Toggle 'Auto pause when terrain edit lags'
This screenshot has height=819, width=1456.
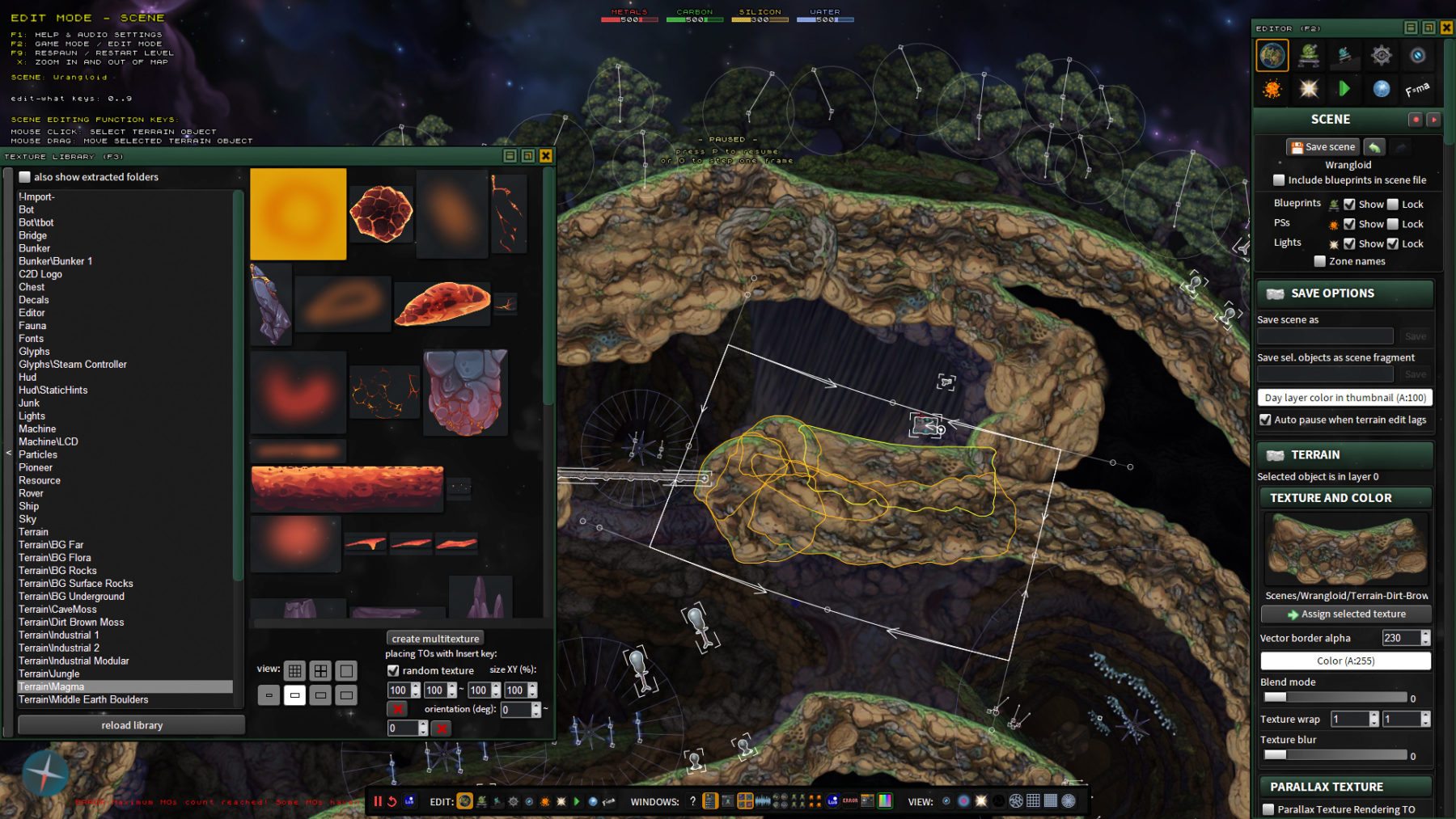(x=1265, y=420)
